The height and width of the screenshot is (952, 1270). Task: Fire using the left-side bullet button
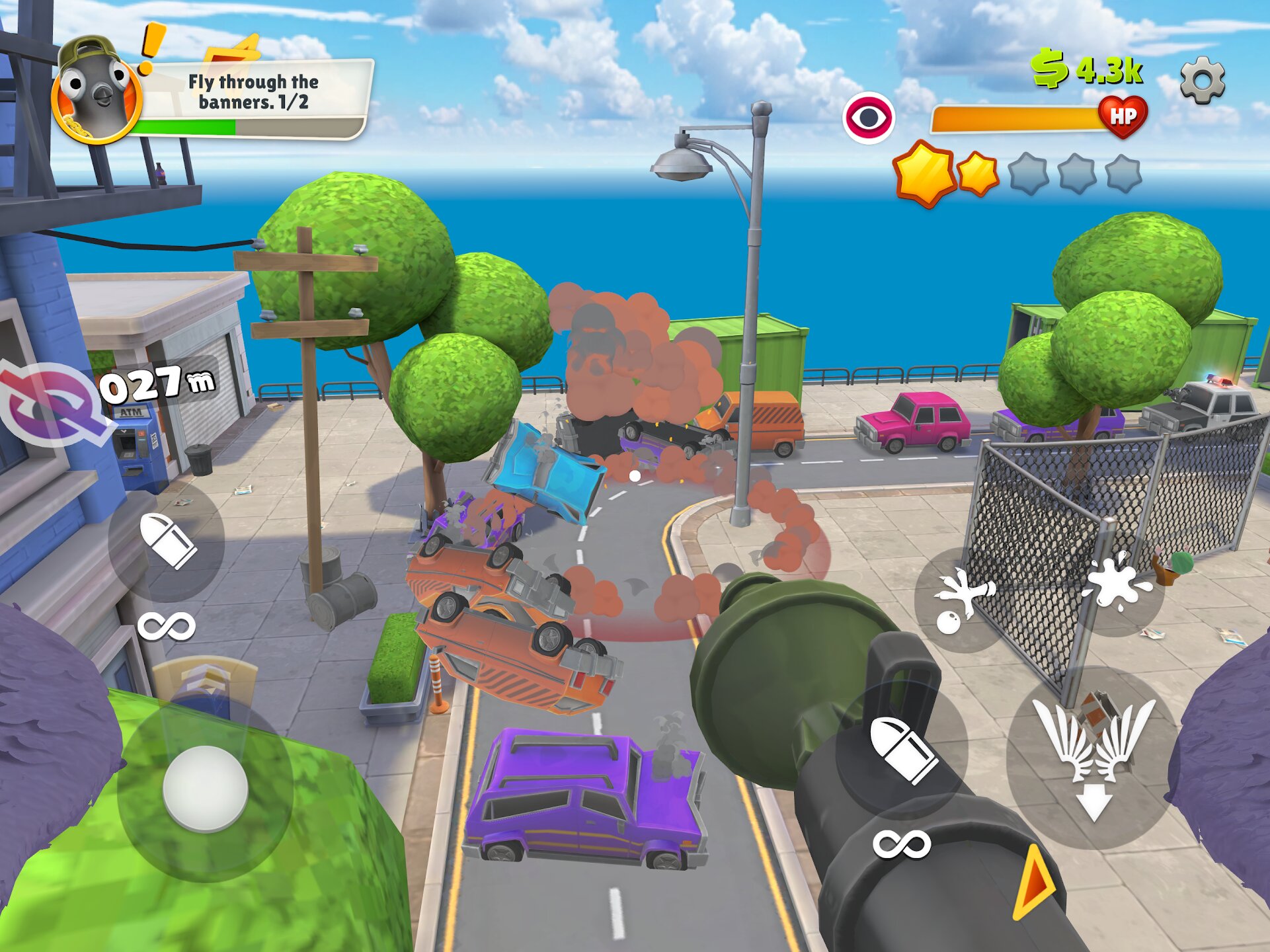[168, 541]
